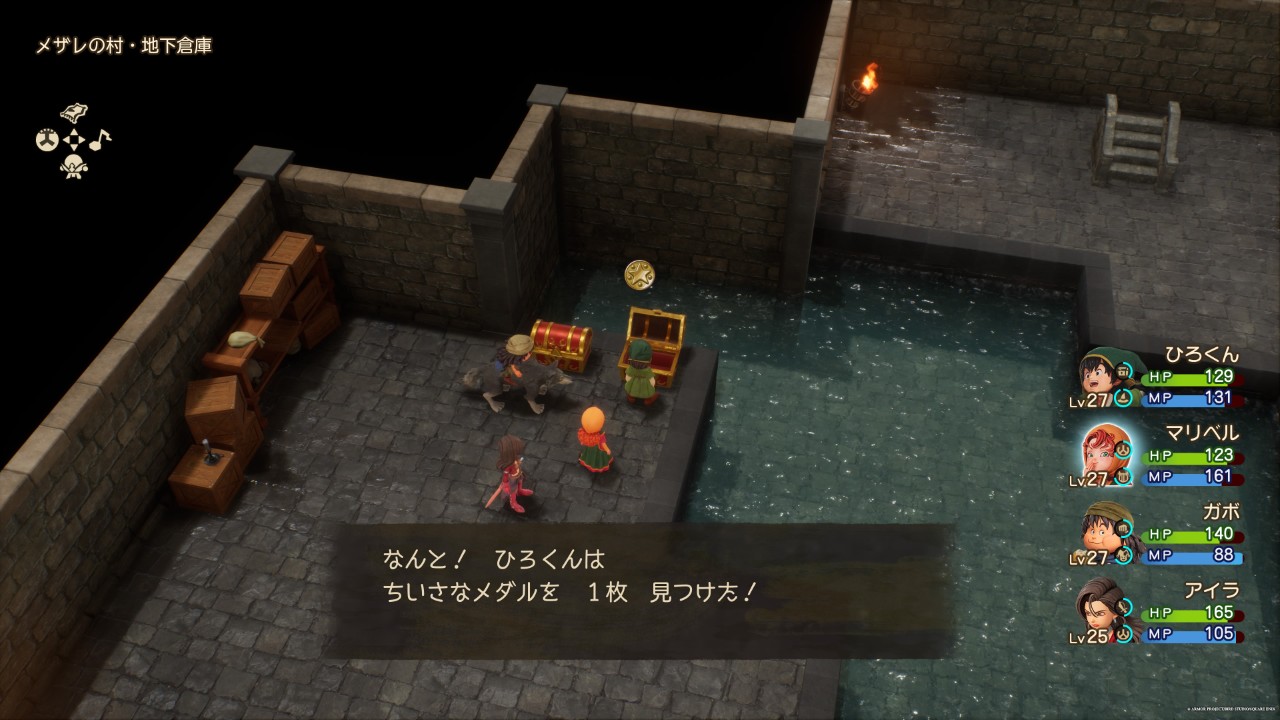1280x720 pixels.
Task: Choose マリベル's highlighted portrait
Action: (x=1104, y=452)
